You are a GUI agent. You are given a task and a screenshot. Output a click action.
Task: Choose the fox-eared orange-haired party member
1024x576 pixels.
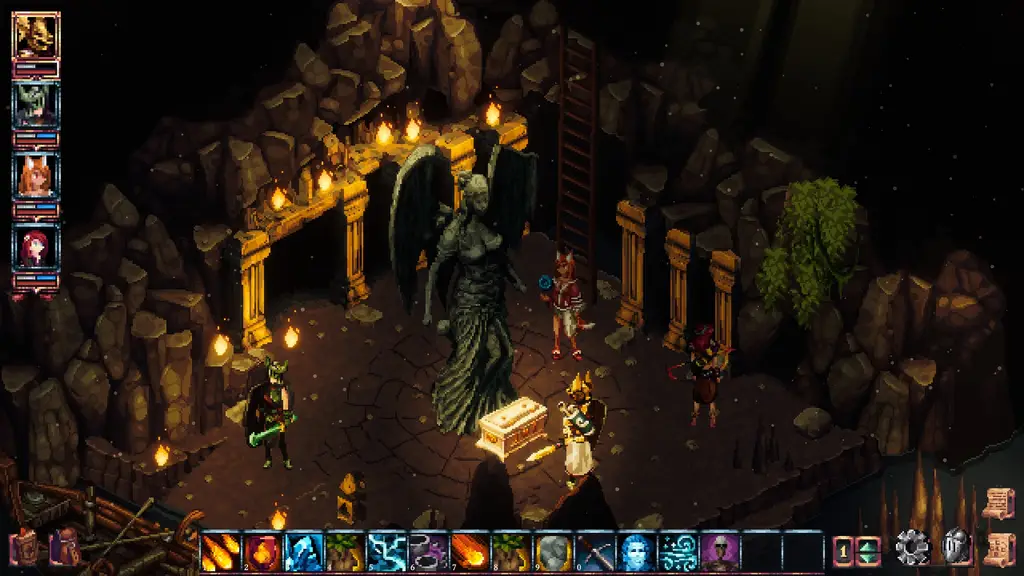37,176
